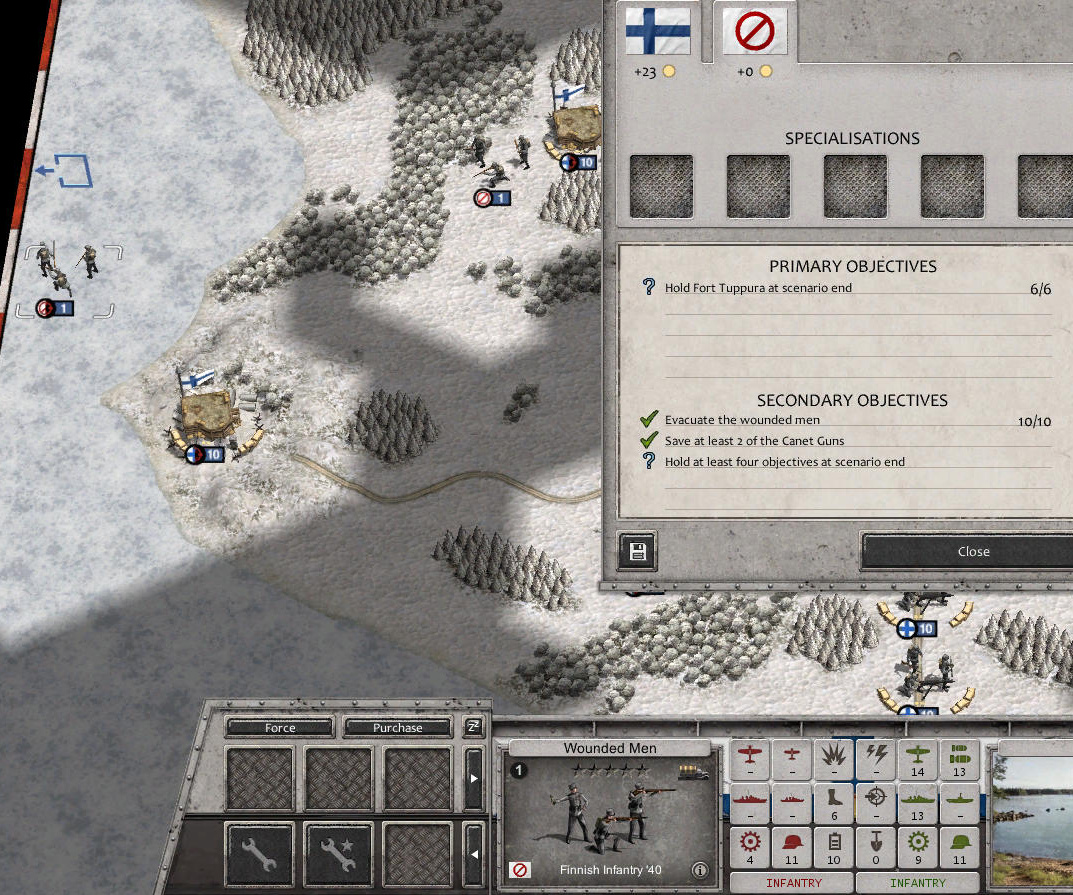
Task: Click the green INFANTRY target label
Action: [917, 883]
